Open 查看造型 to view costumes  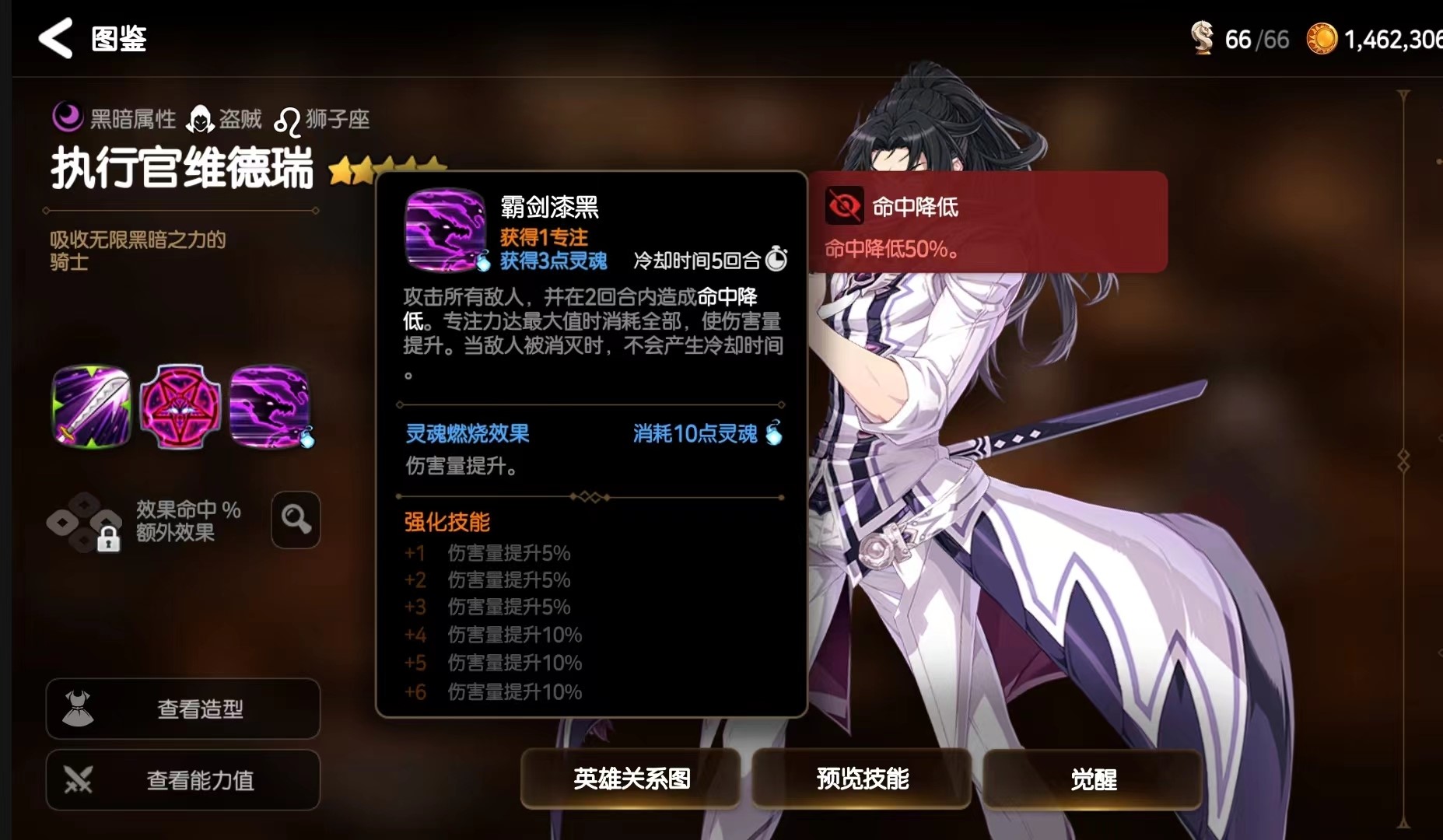[x=183, y=709]
